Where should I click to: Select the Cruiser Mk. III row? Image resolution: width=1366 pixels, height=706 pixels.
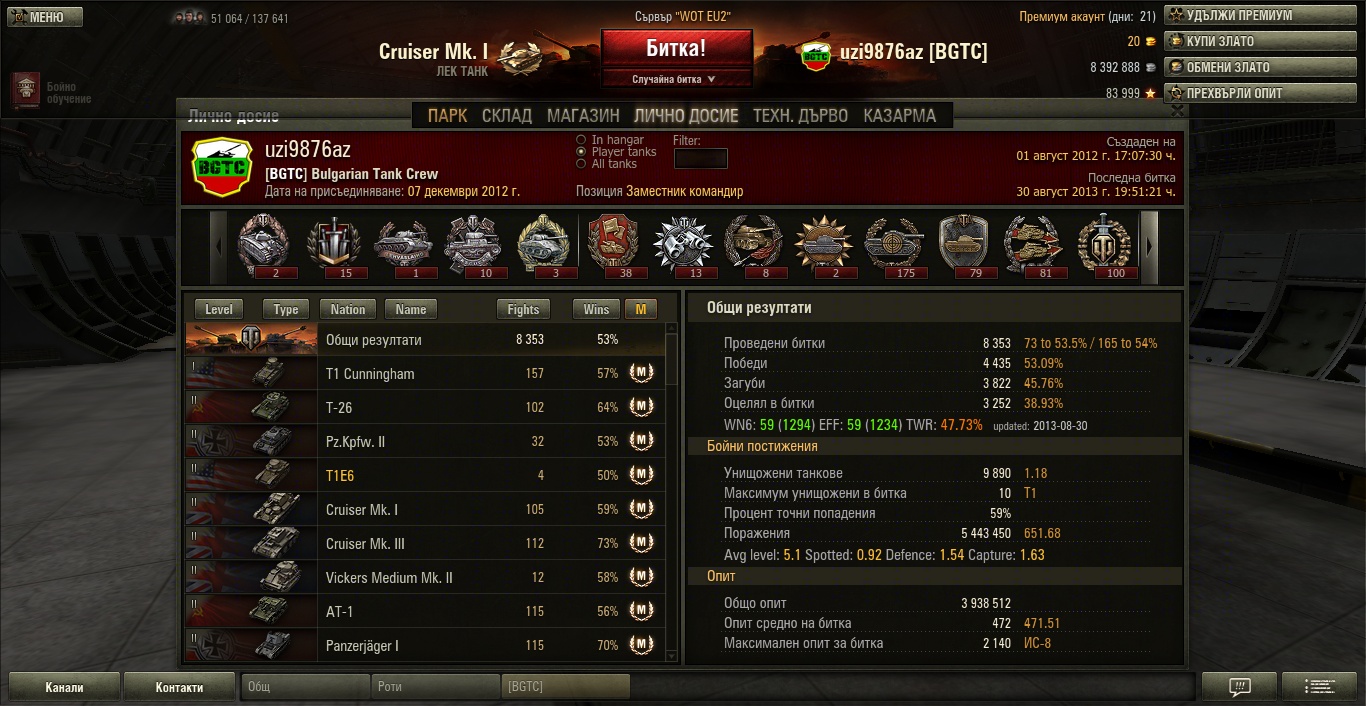click(425, 544)
